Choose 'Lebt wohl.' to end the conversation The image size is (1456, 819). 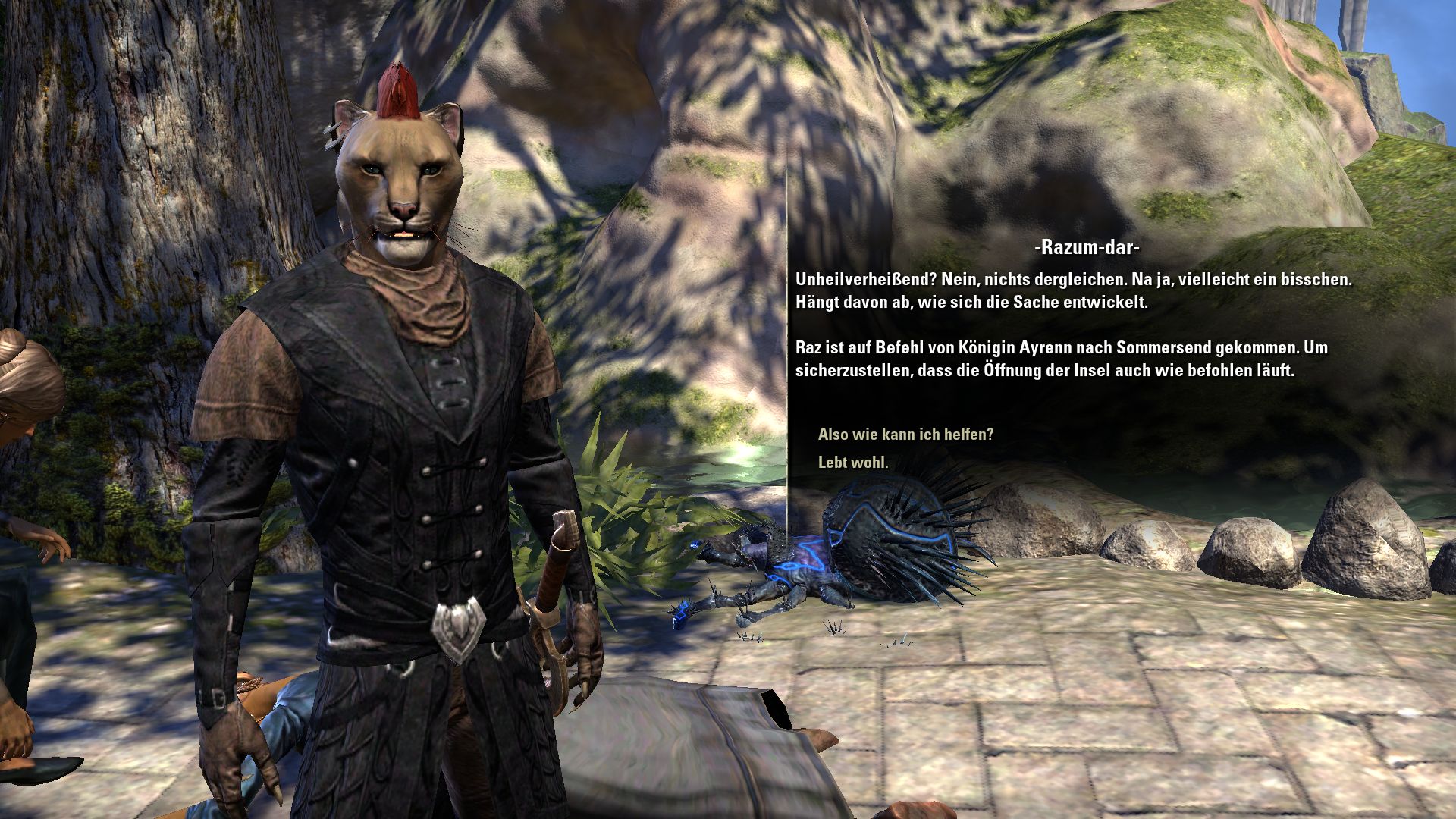(853, 462)
